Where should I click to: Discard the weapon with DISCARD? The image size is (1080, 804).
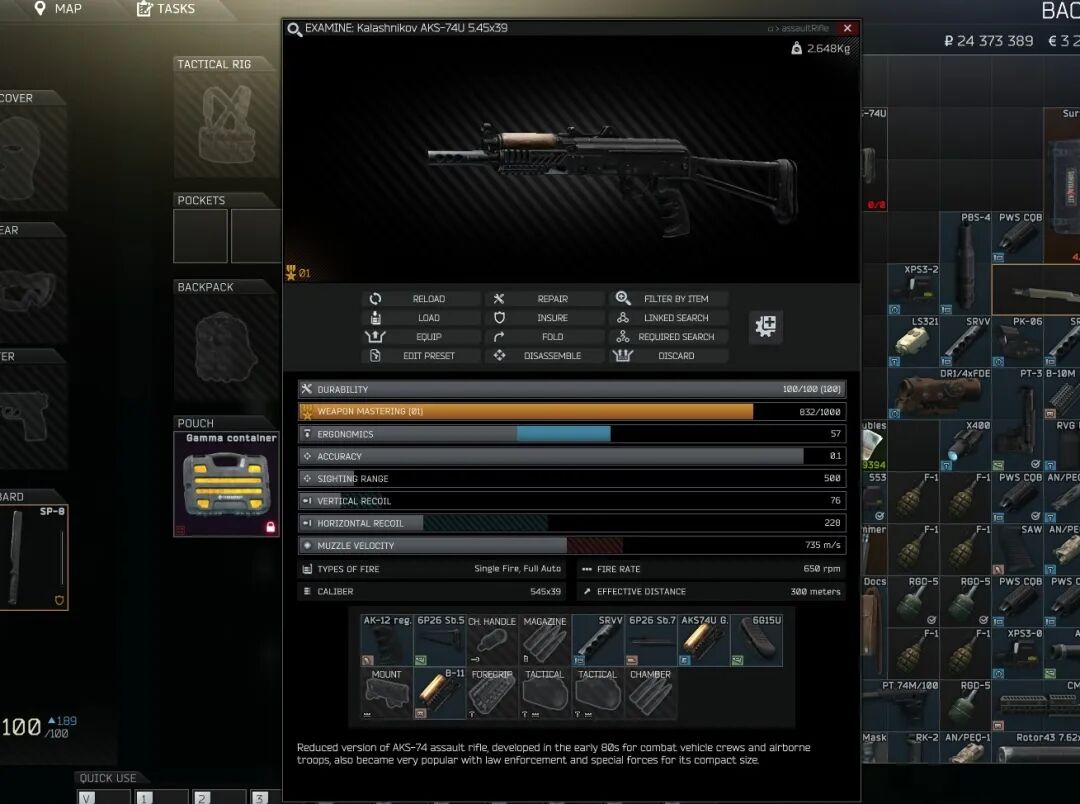tap(668, 356)
